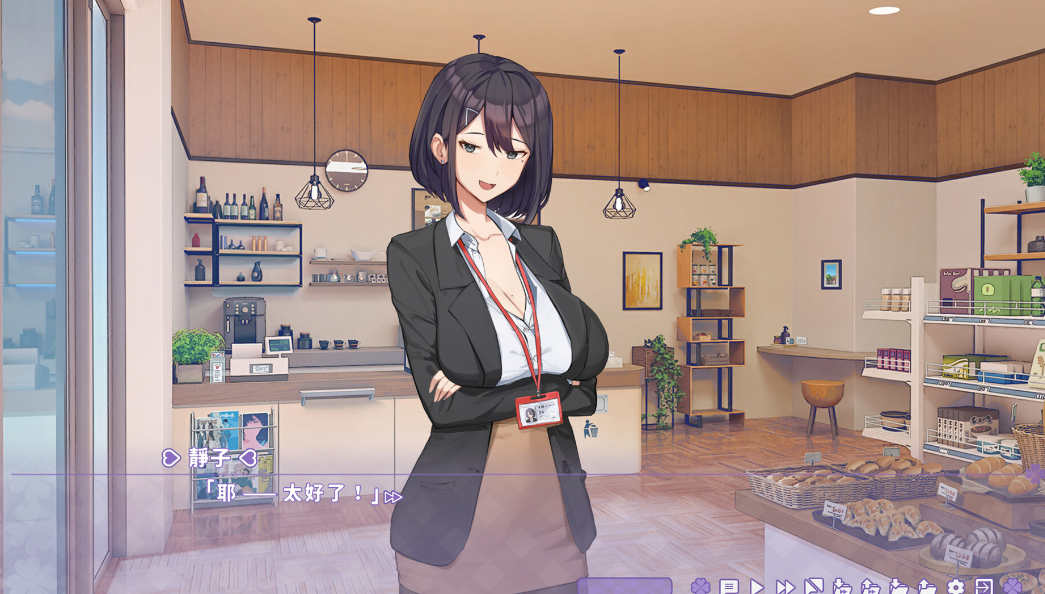Open the dialogue backlog text-page icon
Viewport: 1045px width, 594px height.
click(x=728, y=587)
